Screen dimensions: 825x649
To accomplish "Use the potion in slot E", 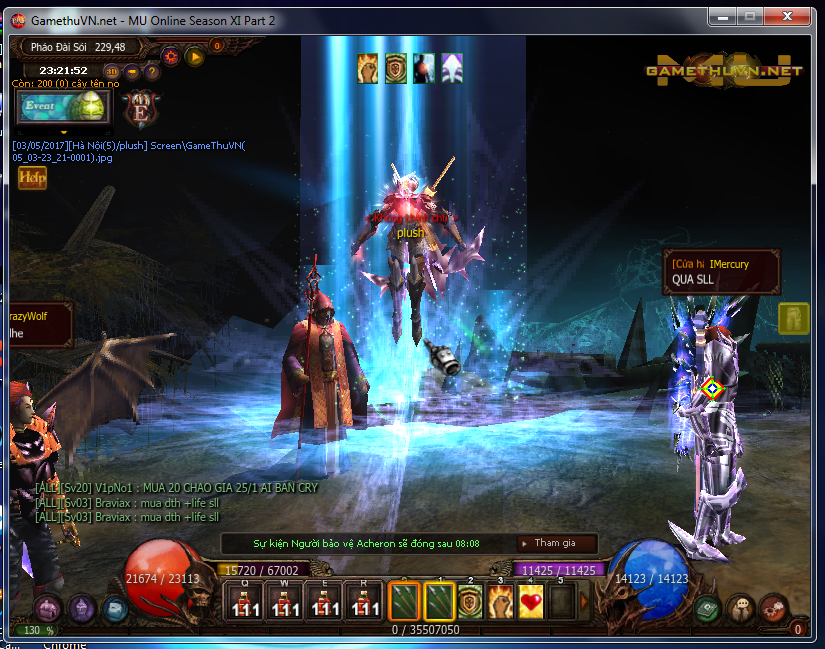I will tap(324, 601).
